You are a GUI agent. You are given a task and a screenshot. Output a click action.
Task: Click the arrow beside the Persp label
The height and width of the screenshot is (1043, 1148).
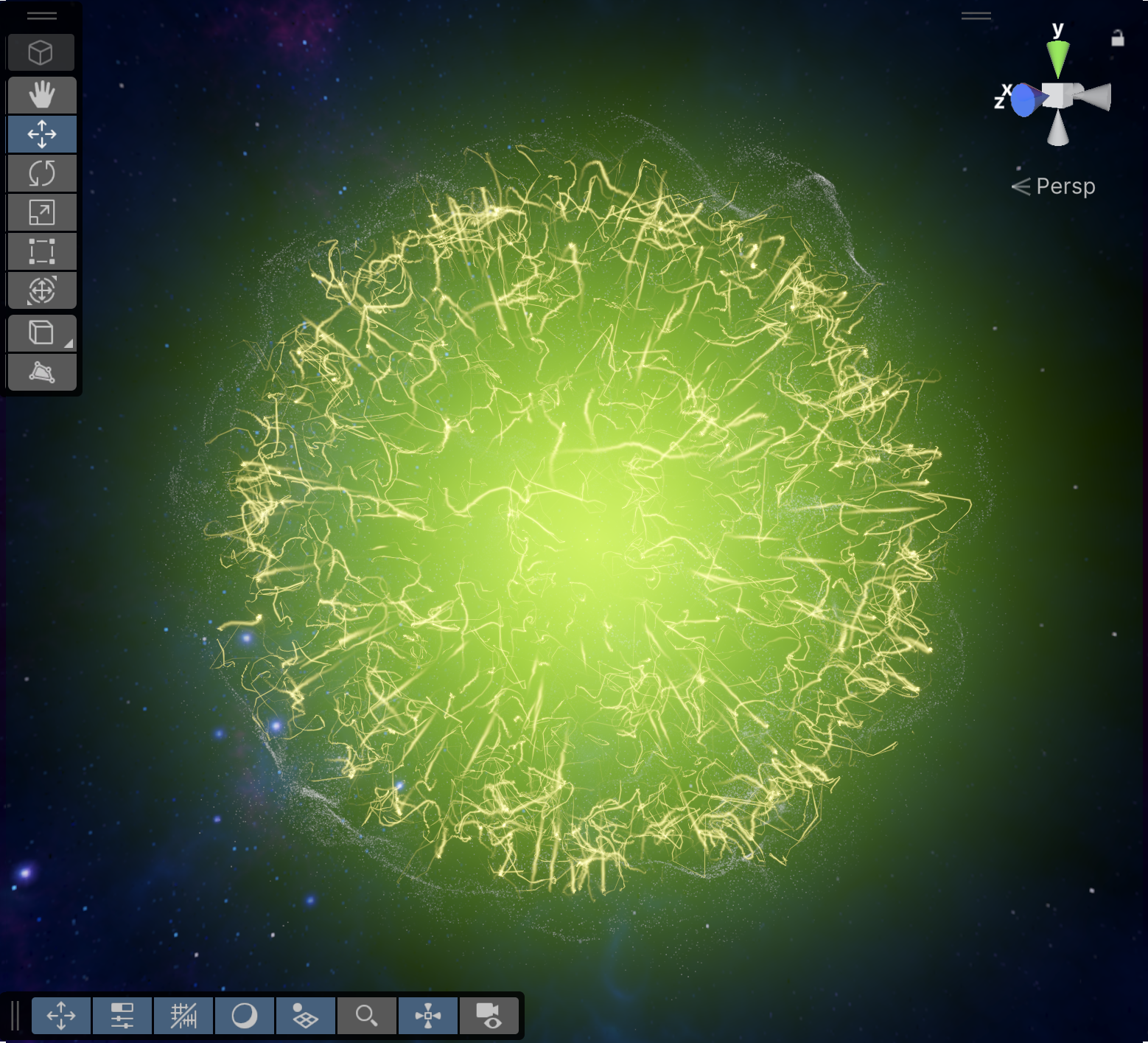[1021, 186]
